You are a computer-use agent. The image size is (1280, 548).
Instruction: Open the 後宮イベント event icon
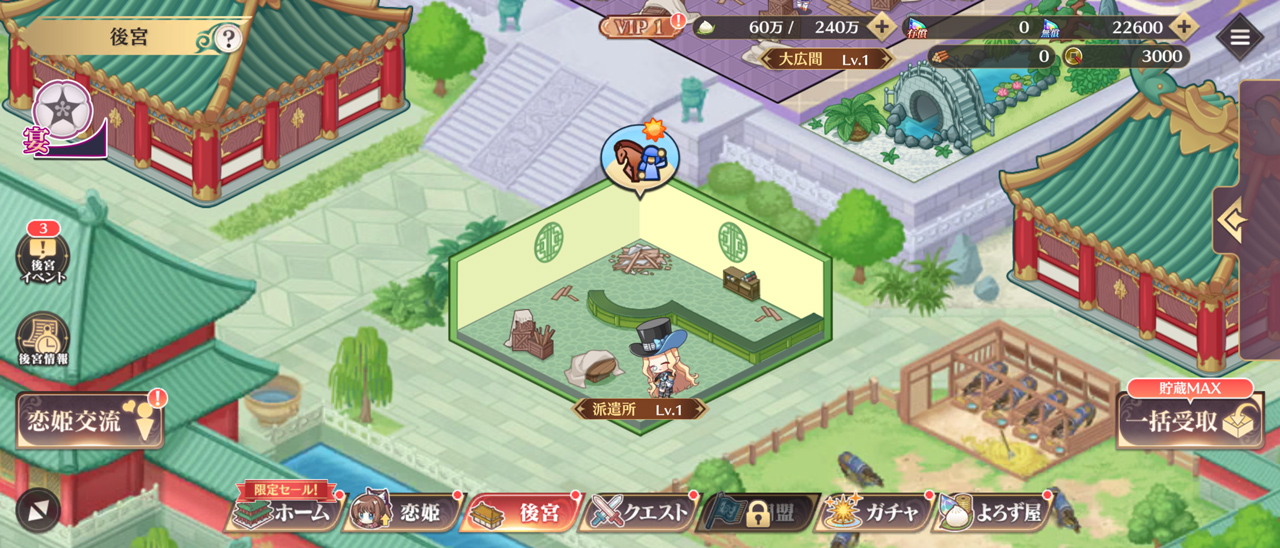(x=43, y=258)
